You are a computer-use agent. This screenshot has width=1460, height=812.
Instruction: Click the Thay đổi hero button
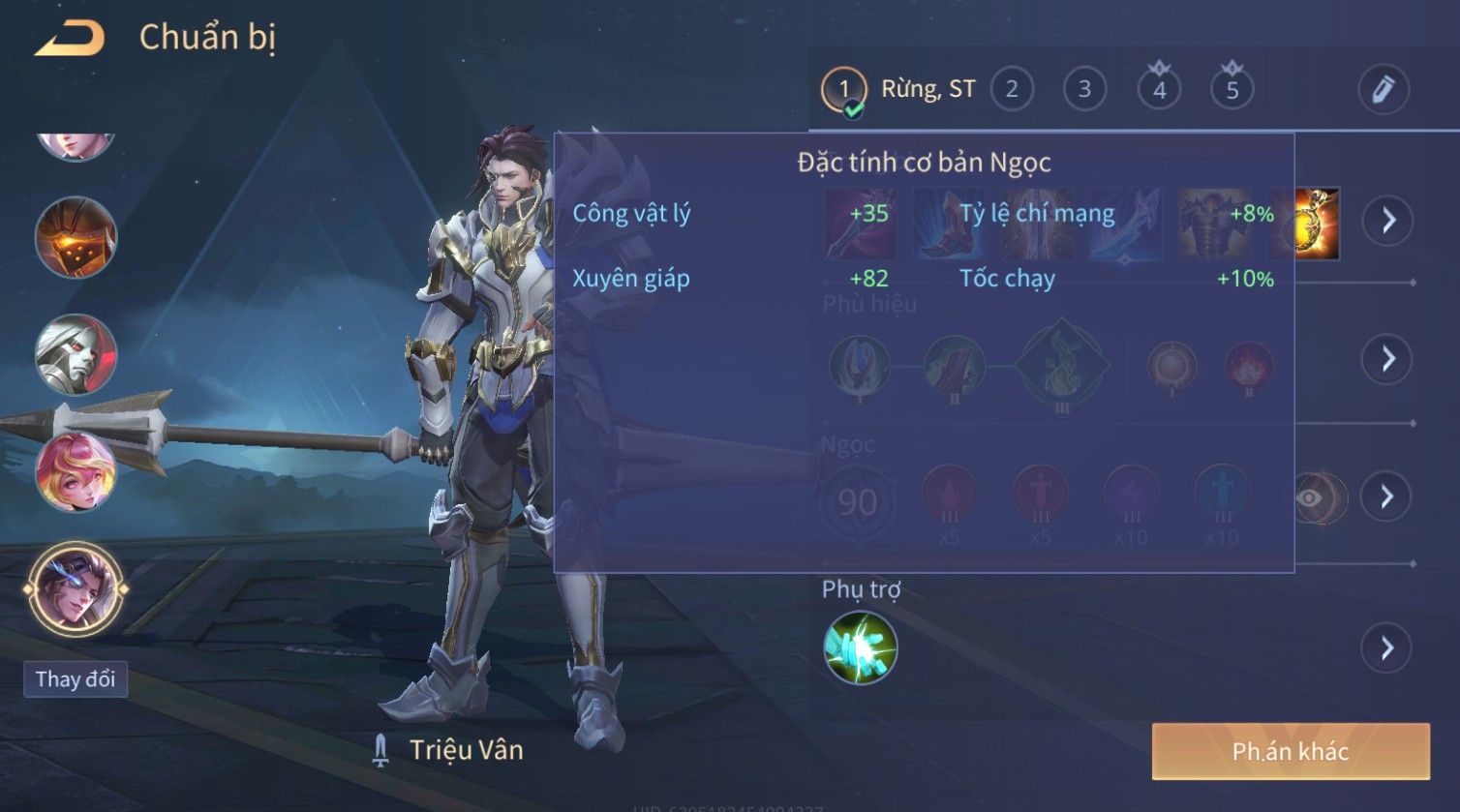click(x=76, y=678)
